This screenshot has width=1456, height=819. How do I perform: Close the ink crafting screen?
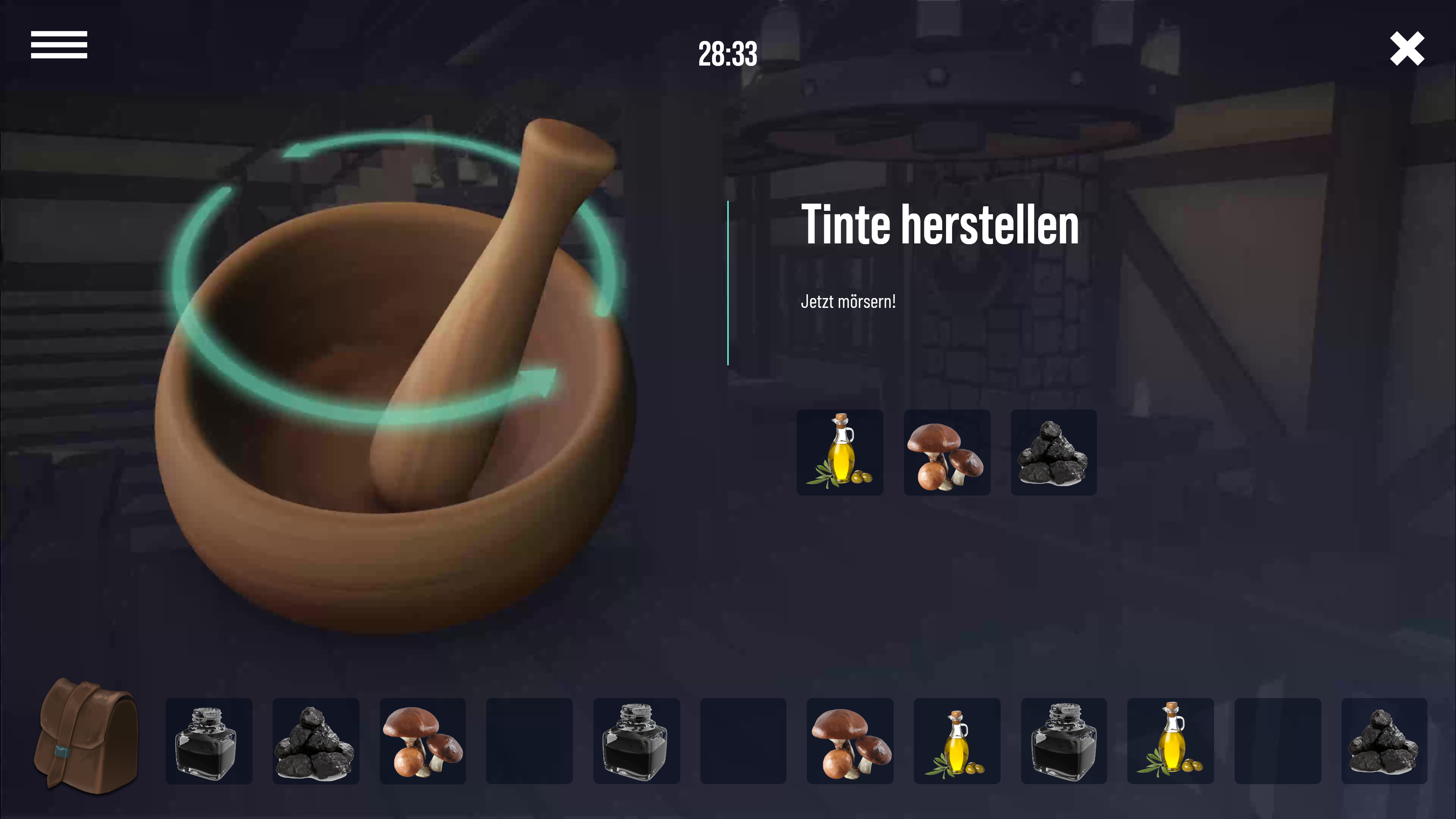click(x=1407, y=49)
